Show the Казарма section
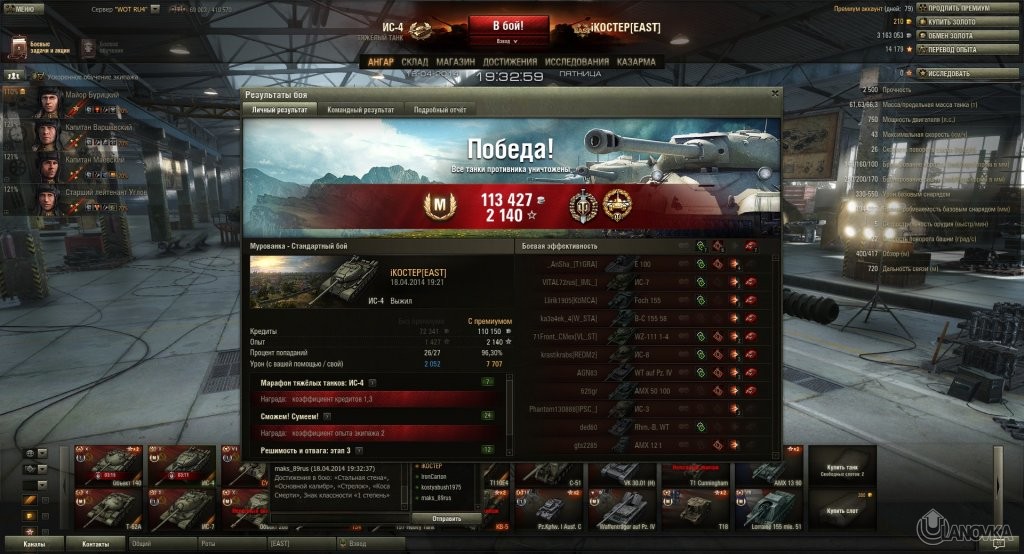 (x=636, y=62)
